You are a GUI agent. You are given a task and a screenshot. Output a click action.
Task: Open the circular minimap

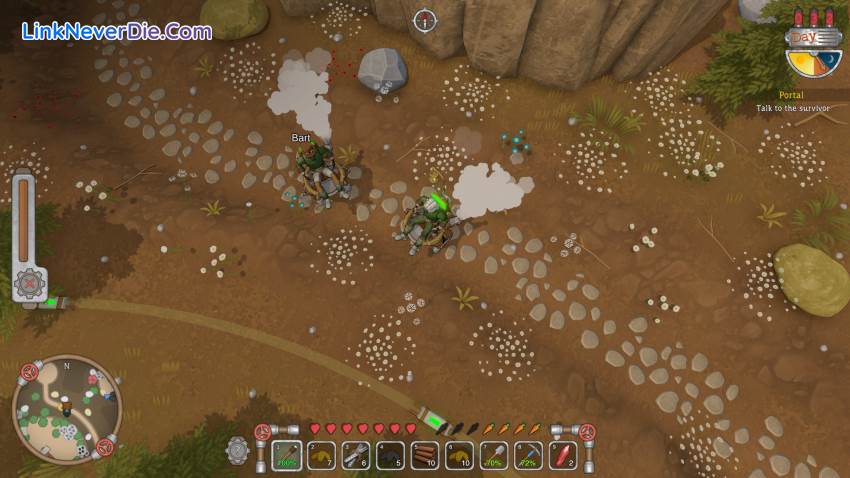coord(66,410)
